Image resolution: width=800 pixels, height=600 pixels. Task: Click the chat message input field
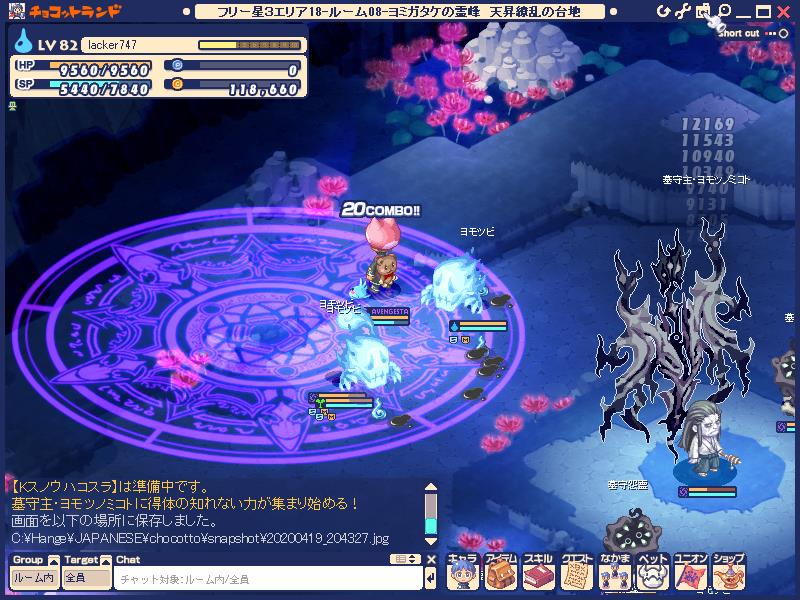(x=266, y=578)
